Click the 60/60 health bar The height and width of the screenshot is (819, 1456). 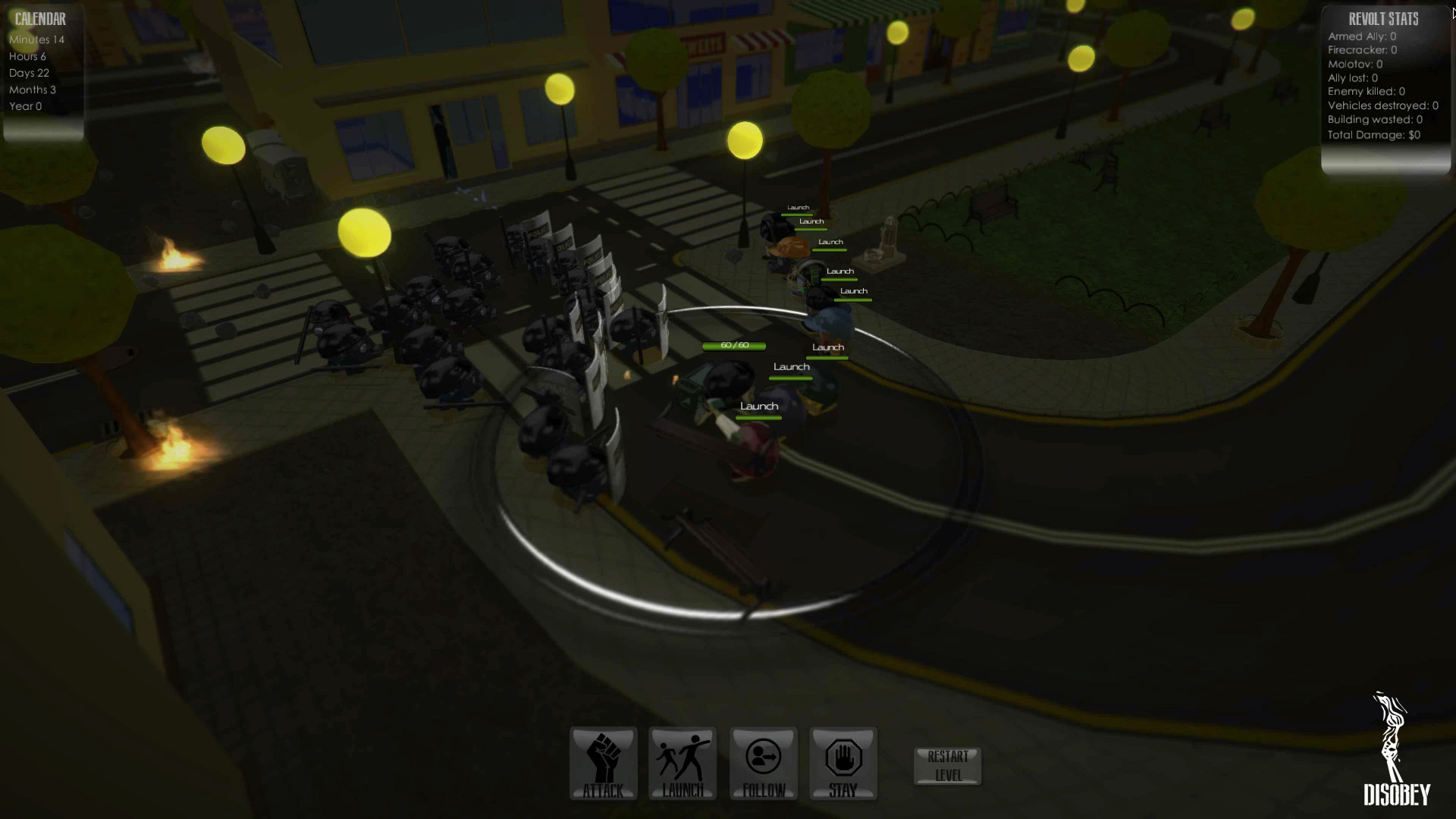[733, 345]
